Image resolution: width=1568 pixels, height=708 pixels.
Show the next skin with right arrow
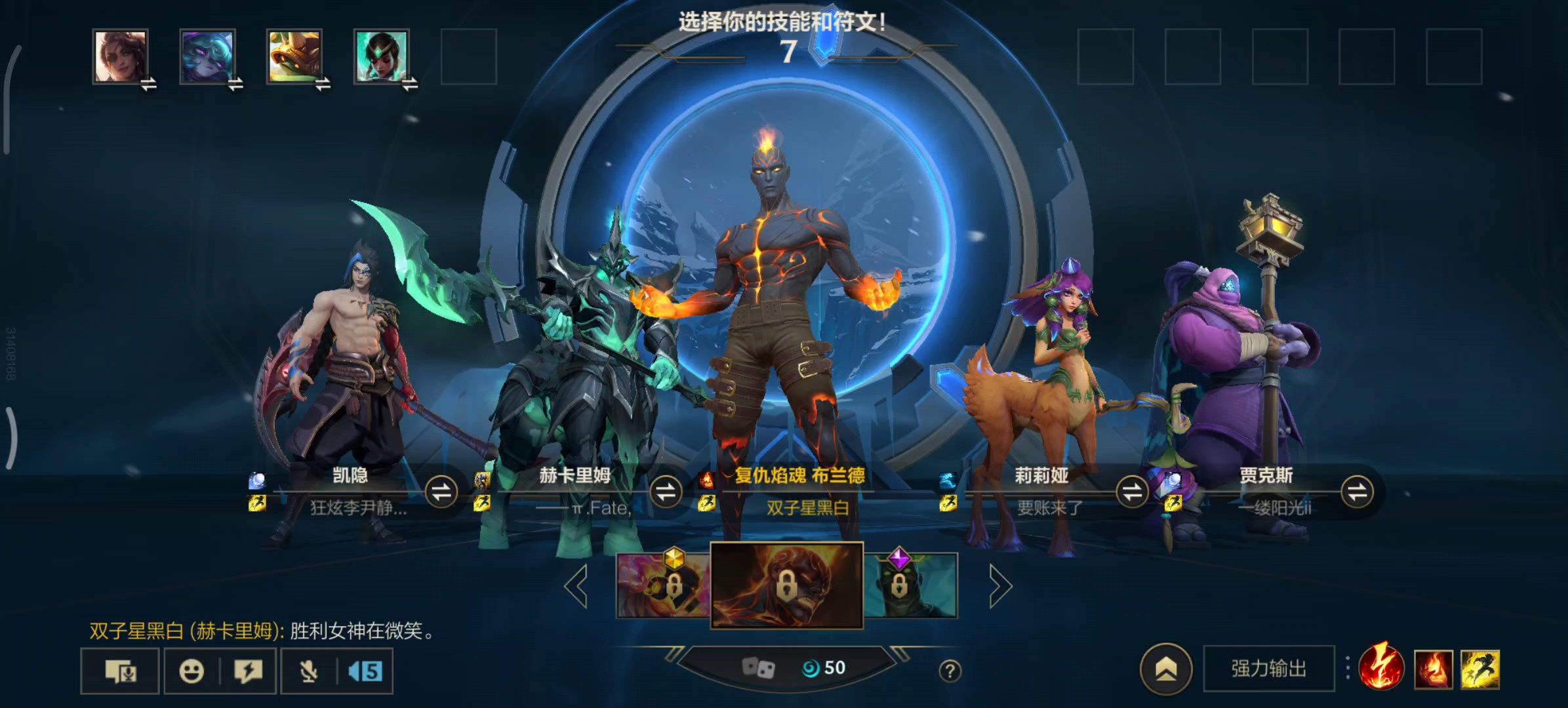coord(1000,586)
